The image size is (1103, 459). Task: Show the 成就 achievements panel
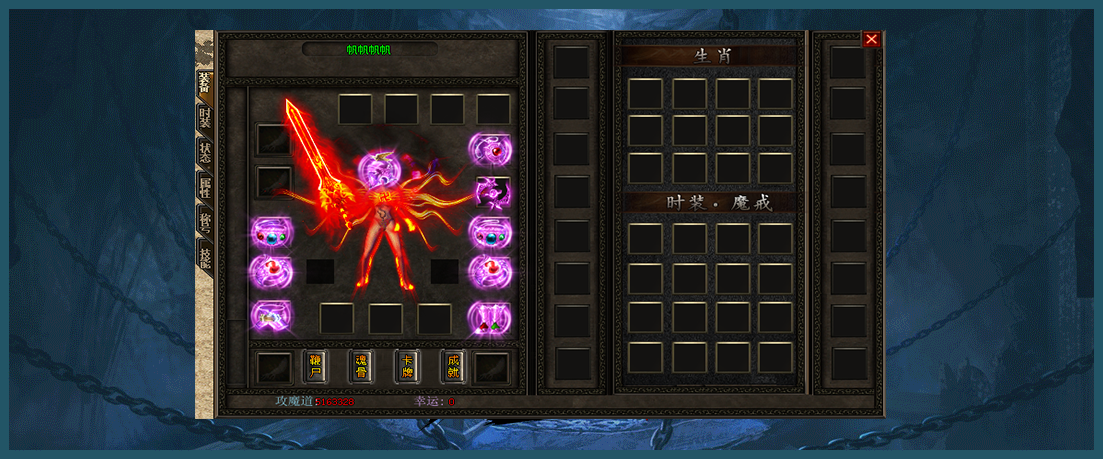pos(452,366)
